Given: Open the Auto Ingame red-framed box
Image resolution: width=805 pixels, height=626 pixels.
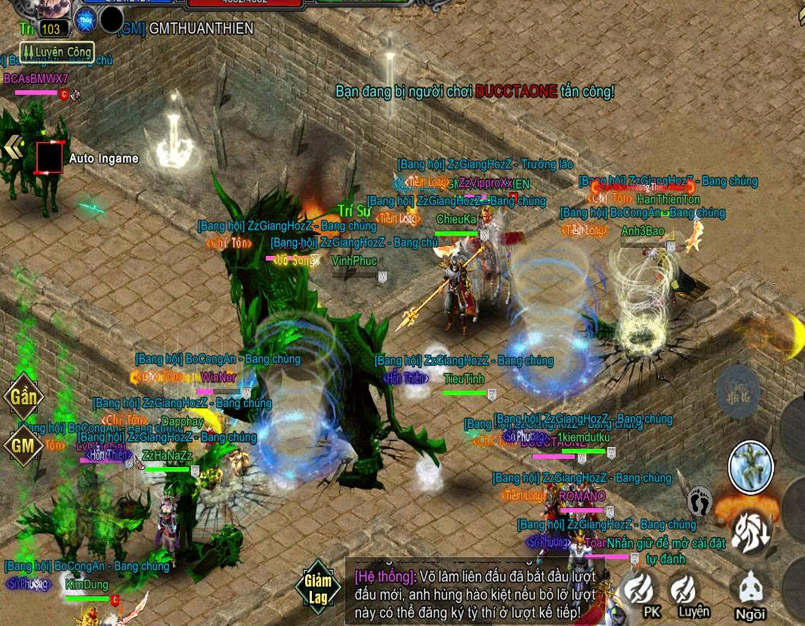Looking at the screenshot, I should coord(49,157).
